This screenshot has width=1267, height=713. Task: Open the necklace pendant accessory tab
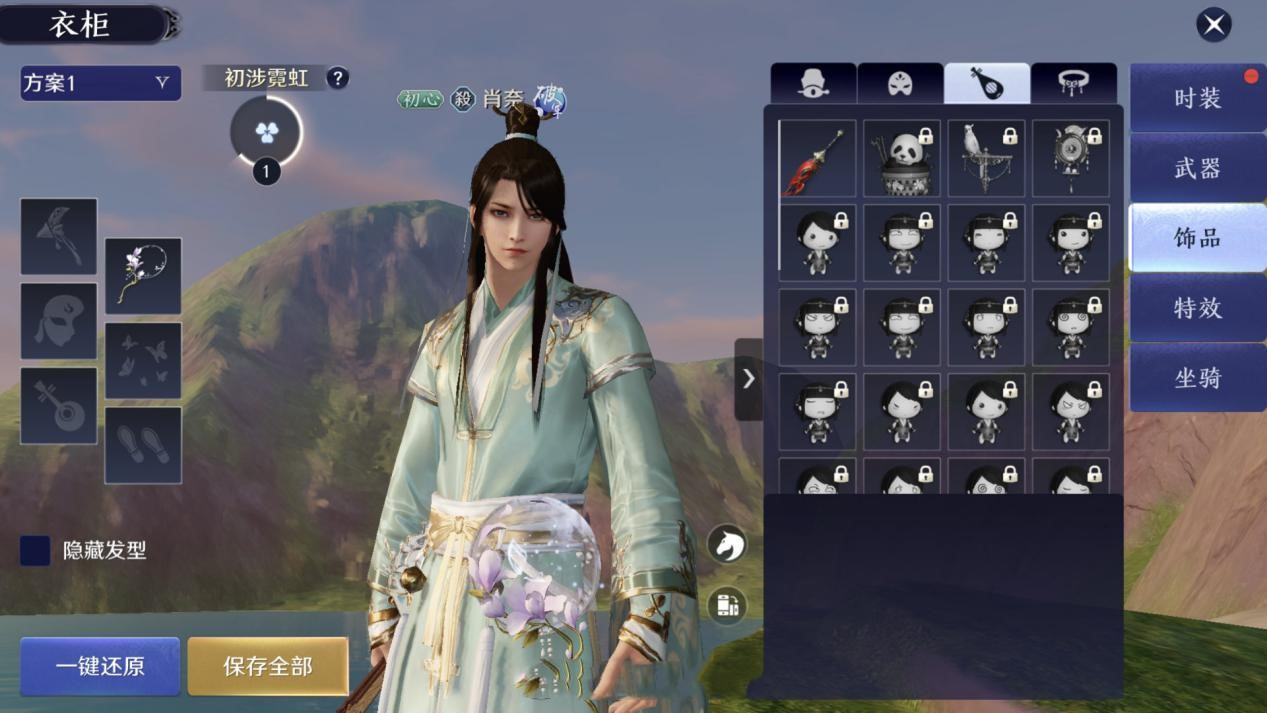point(1073,84)
